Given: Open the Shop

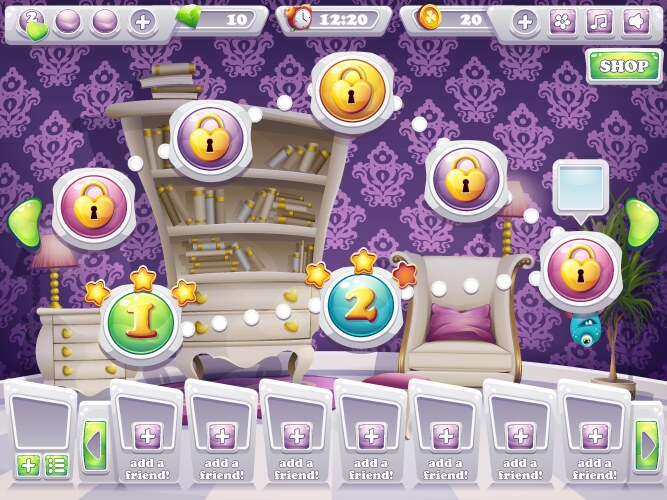Looking at the screenshot, I should click(624, 67).
